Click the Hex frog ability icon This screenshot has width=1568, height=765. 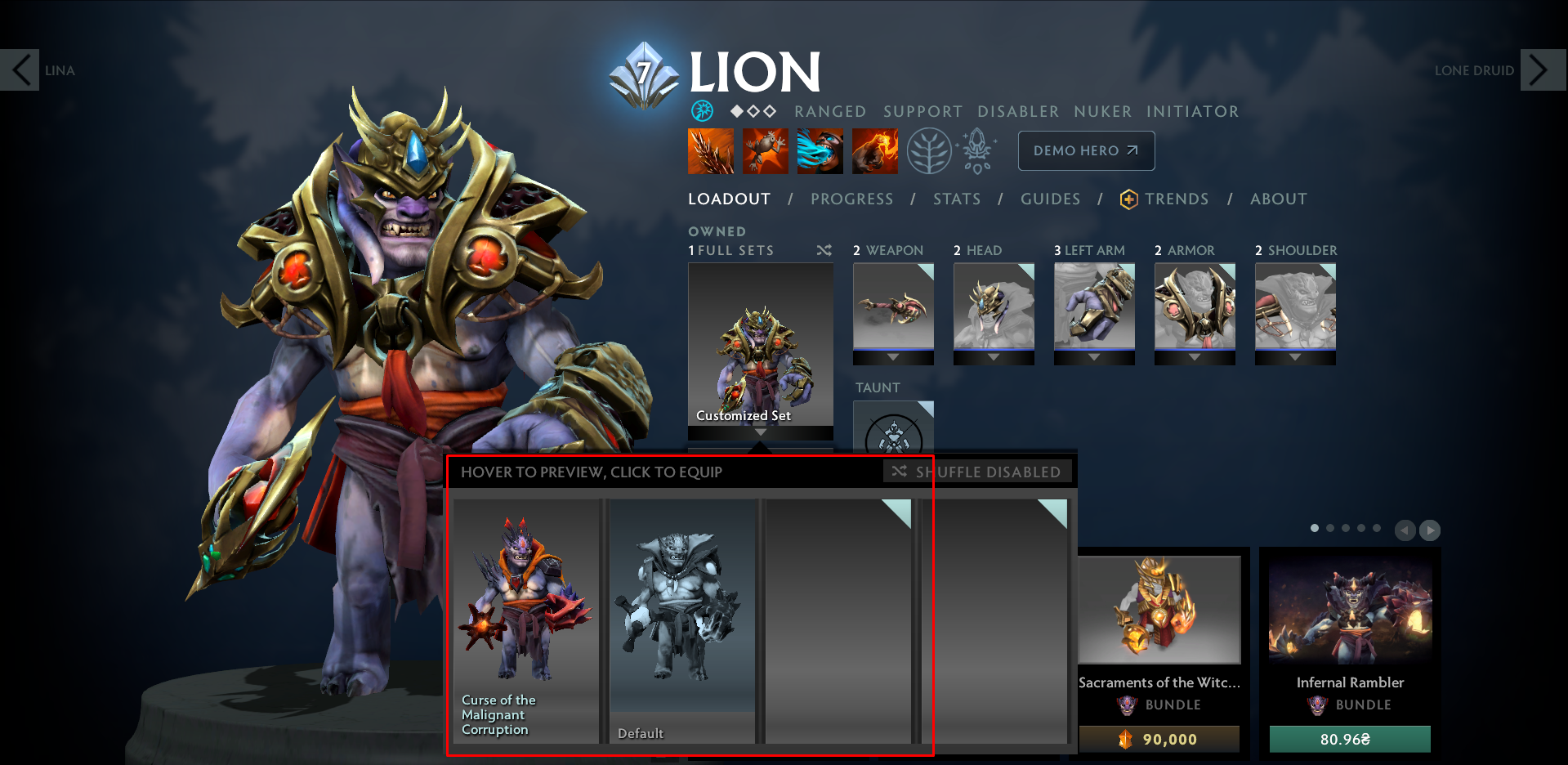(765, 151)
